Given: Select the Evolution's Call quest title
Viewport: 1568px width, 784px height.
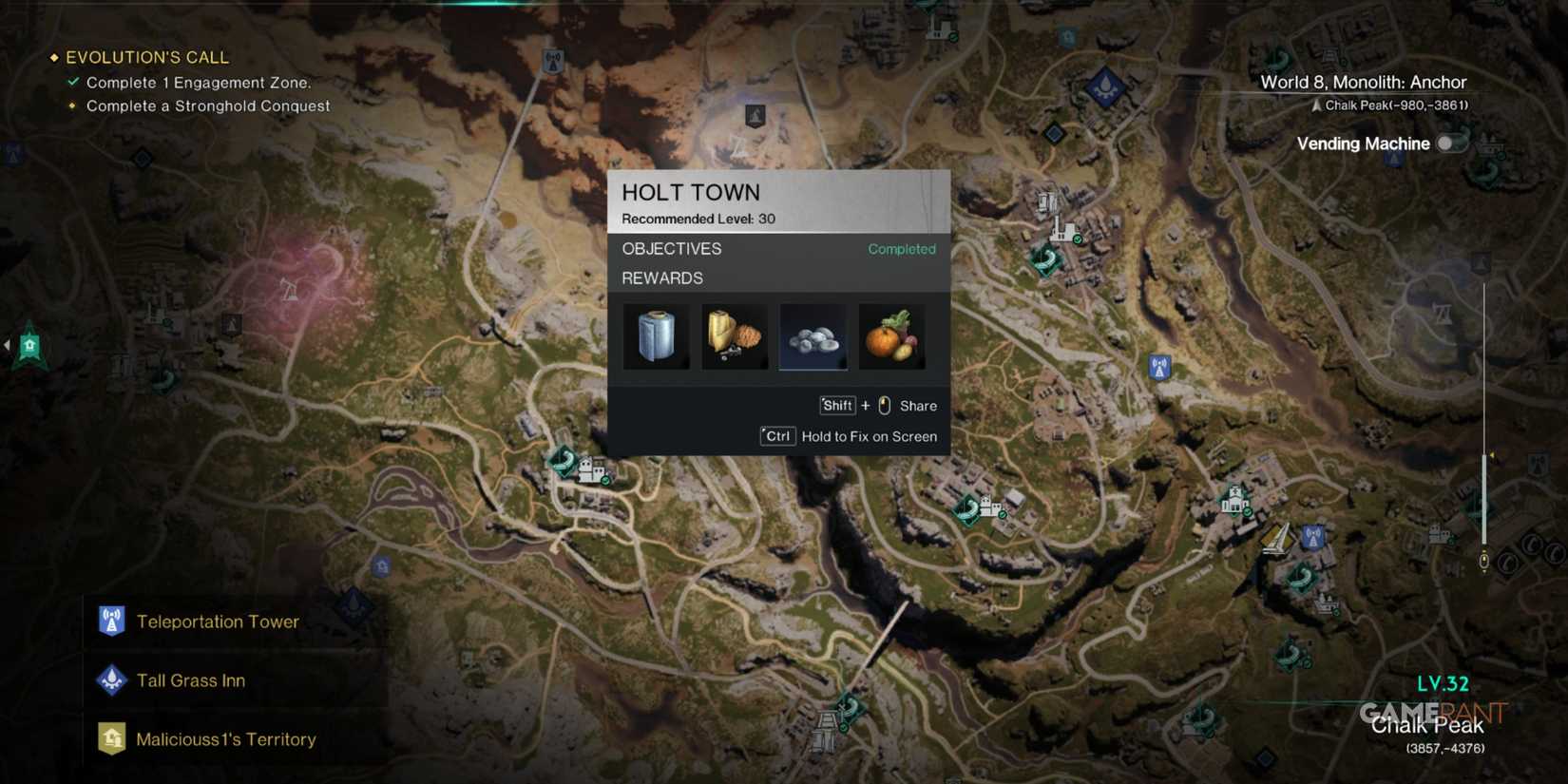Looking at the screenshot, I should pyautogui.click(x=147, y=57).
